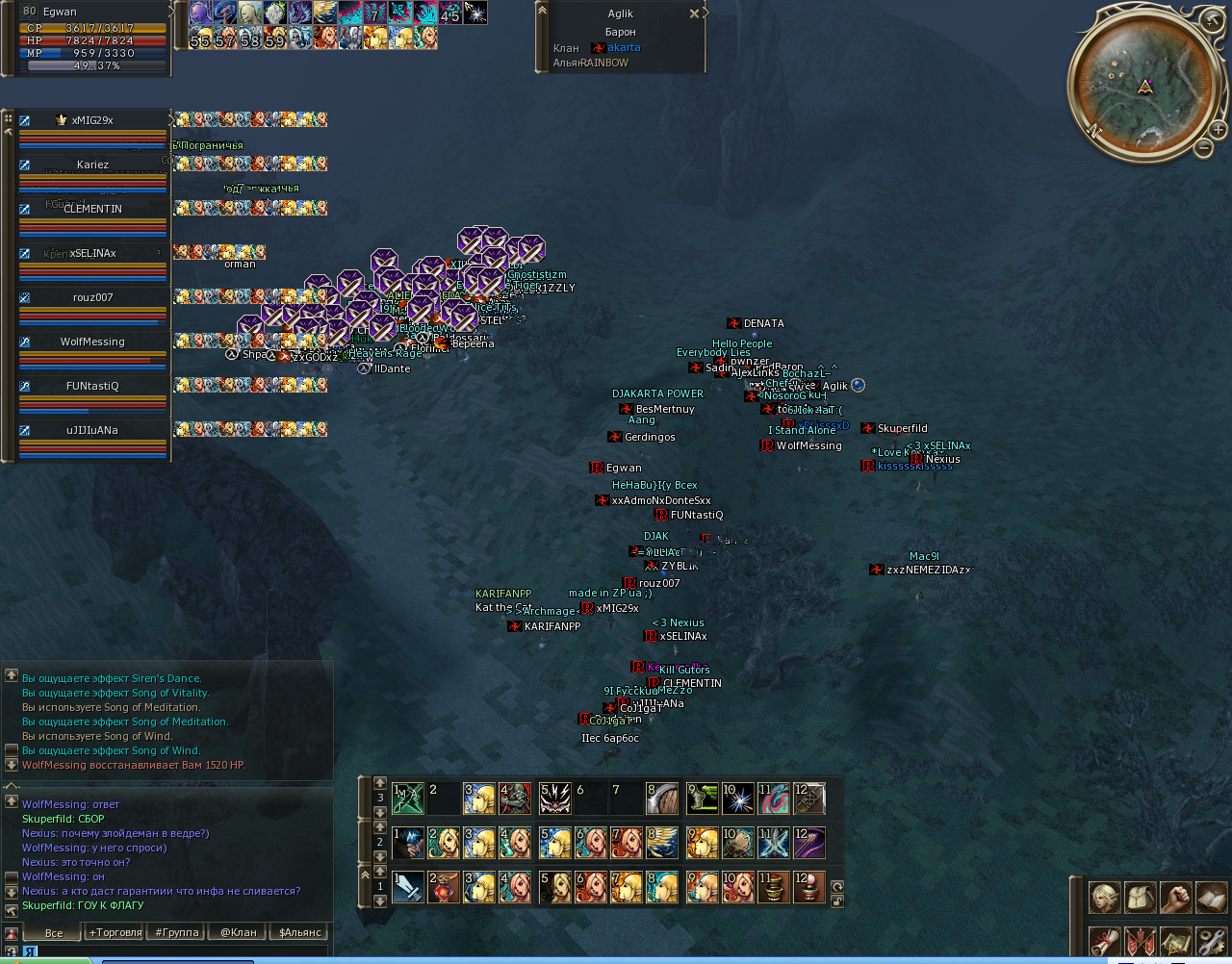Select party member CLEMENTIN in the party list
Screen dimensions: 1232x964
92,210
